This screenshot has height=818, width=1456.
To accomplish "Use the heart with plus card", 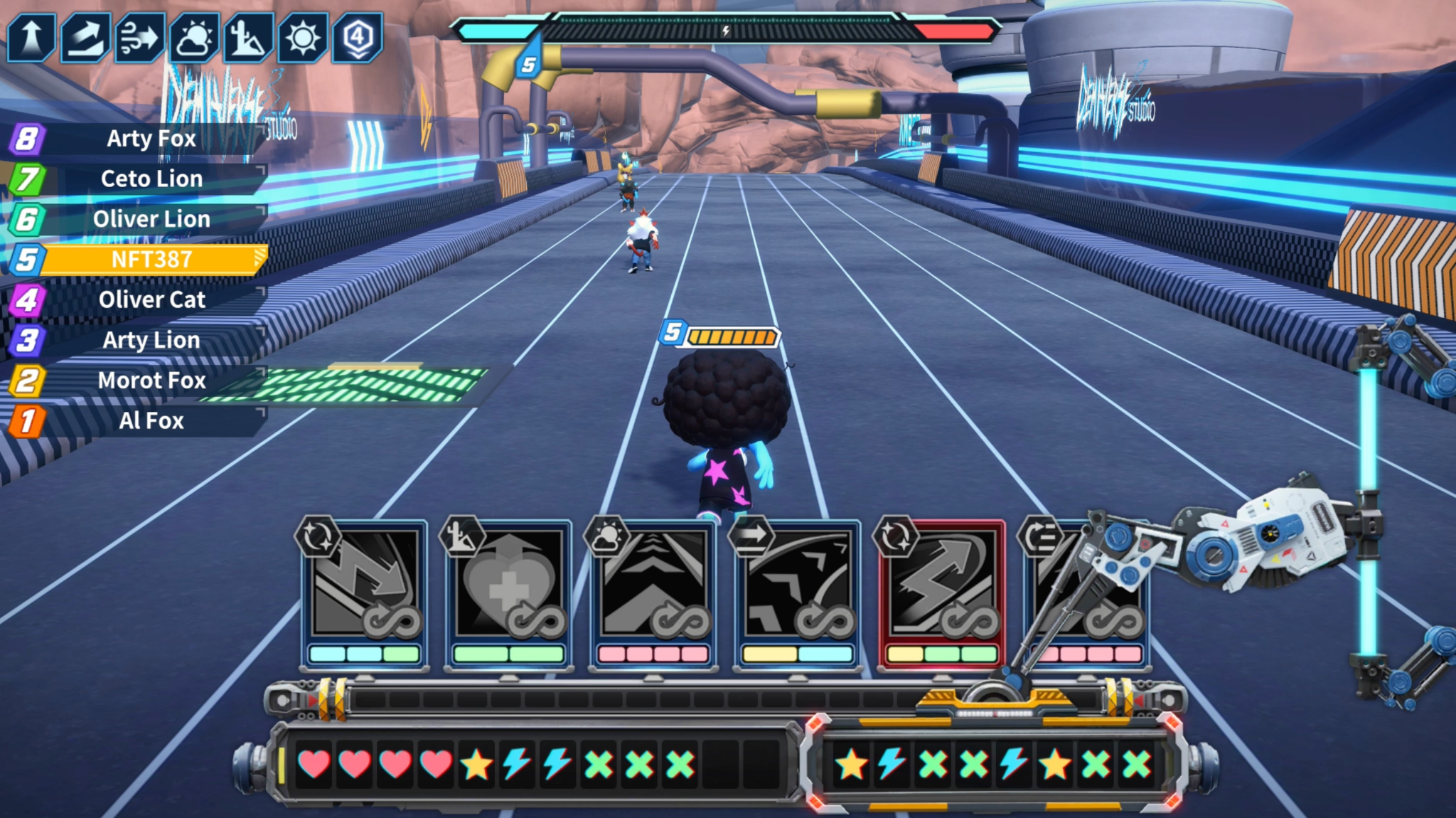I will [508, 594].
